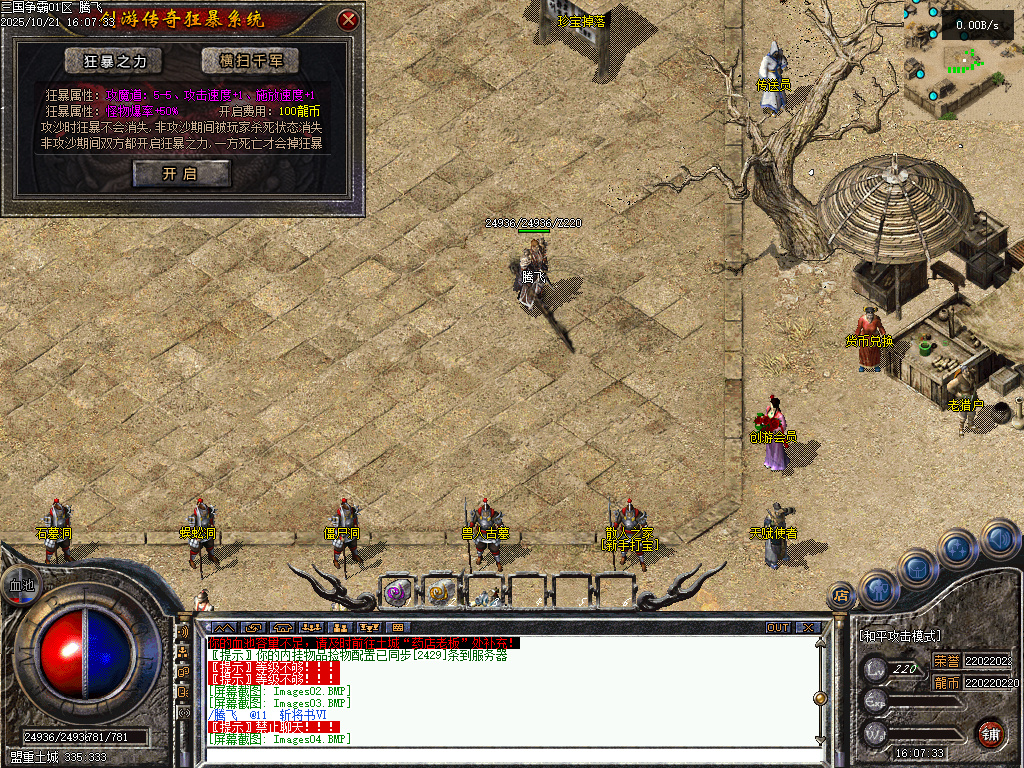Viewport: 1024px width, 768px height.
Task: Click the mountain-shaped icon above chat
Action: coord(223,628)
